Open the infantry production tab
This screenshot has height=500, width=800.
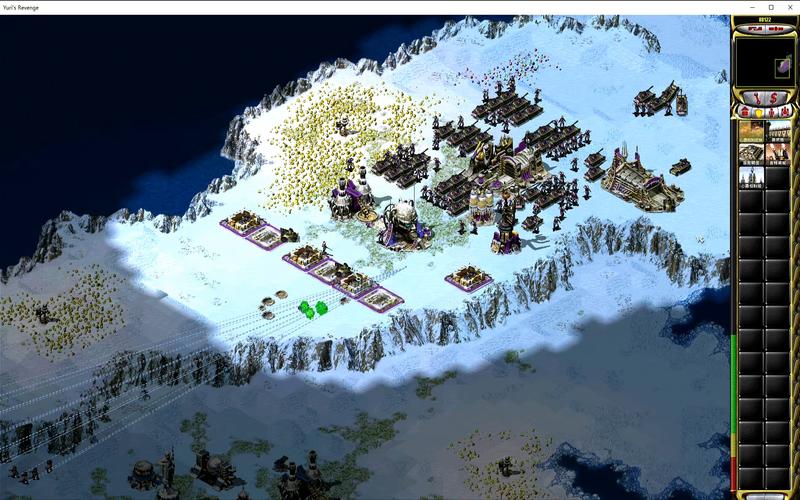coord(771,111)
